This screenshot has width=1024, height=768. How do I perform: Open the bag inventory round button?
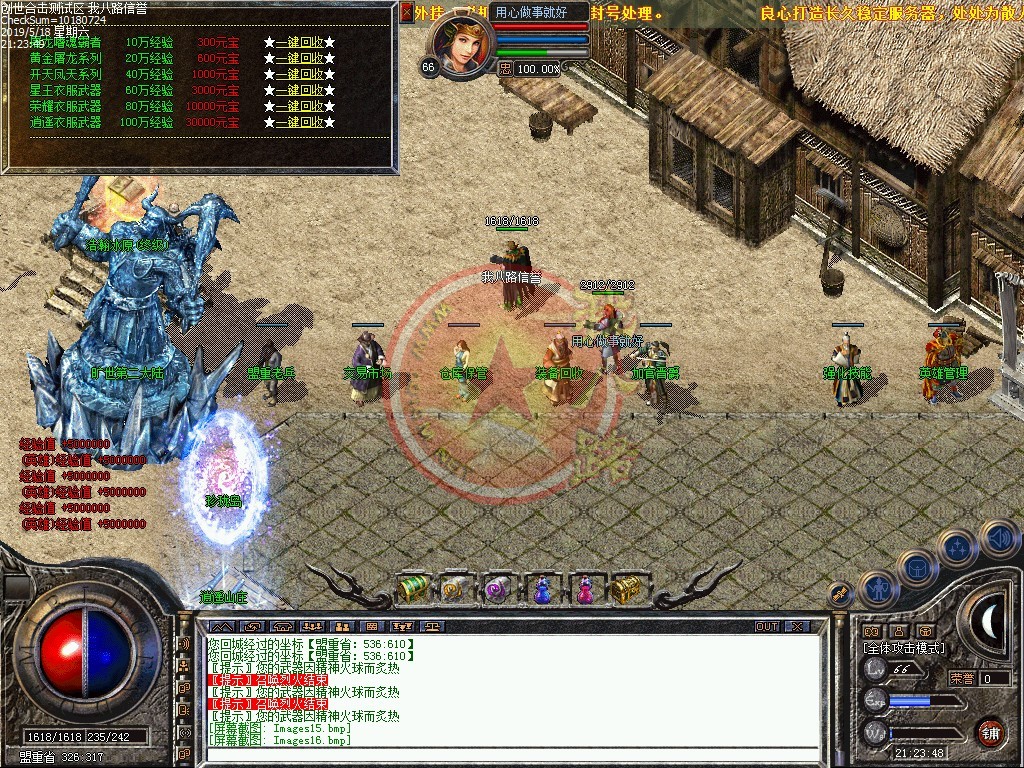coord(917,567)
